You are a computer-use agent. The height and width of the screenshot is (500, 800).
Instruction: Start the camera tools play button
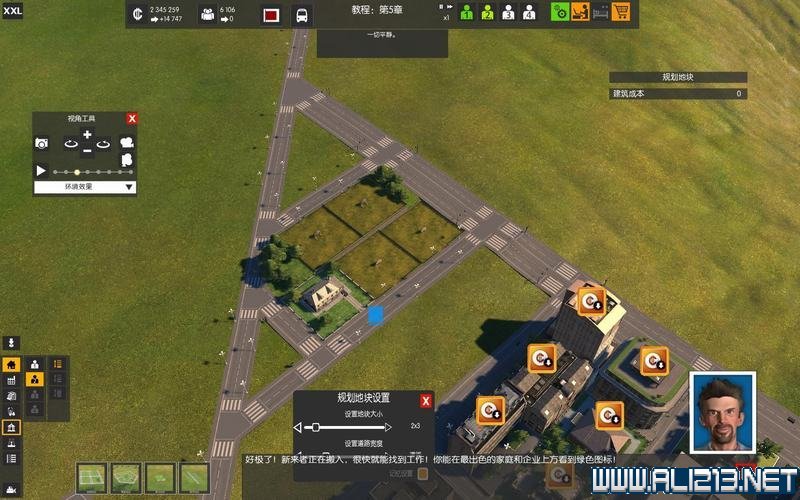(41, 171)
